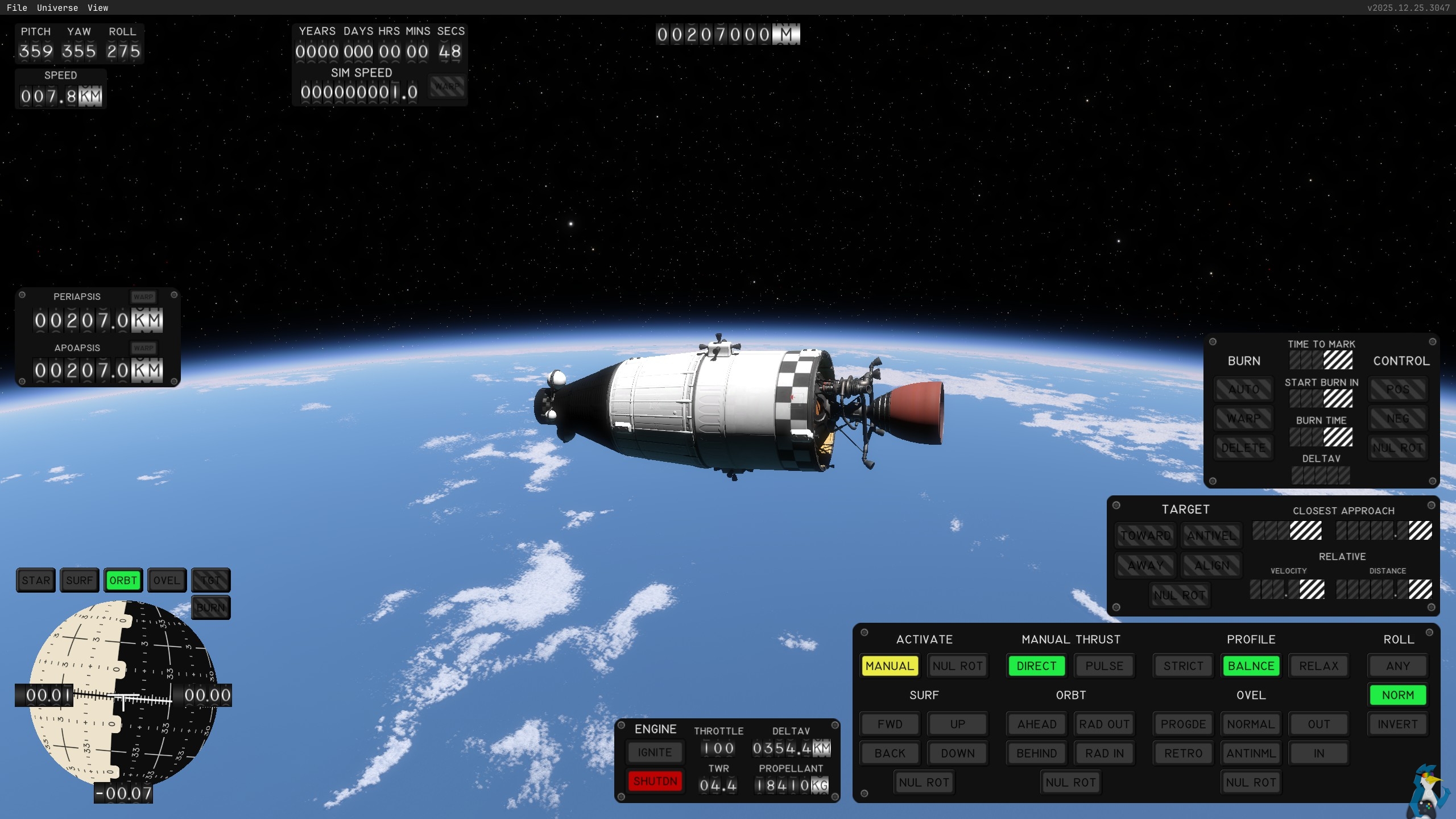Choose the OVEL navball mode
This screenshot has width=1456, height=819.
[x=167, y=581]
